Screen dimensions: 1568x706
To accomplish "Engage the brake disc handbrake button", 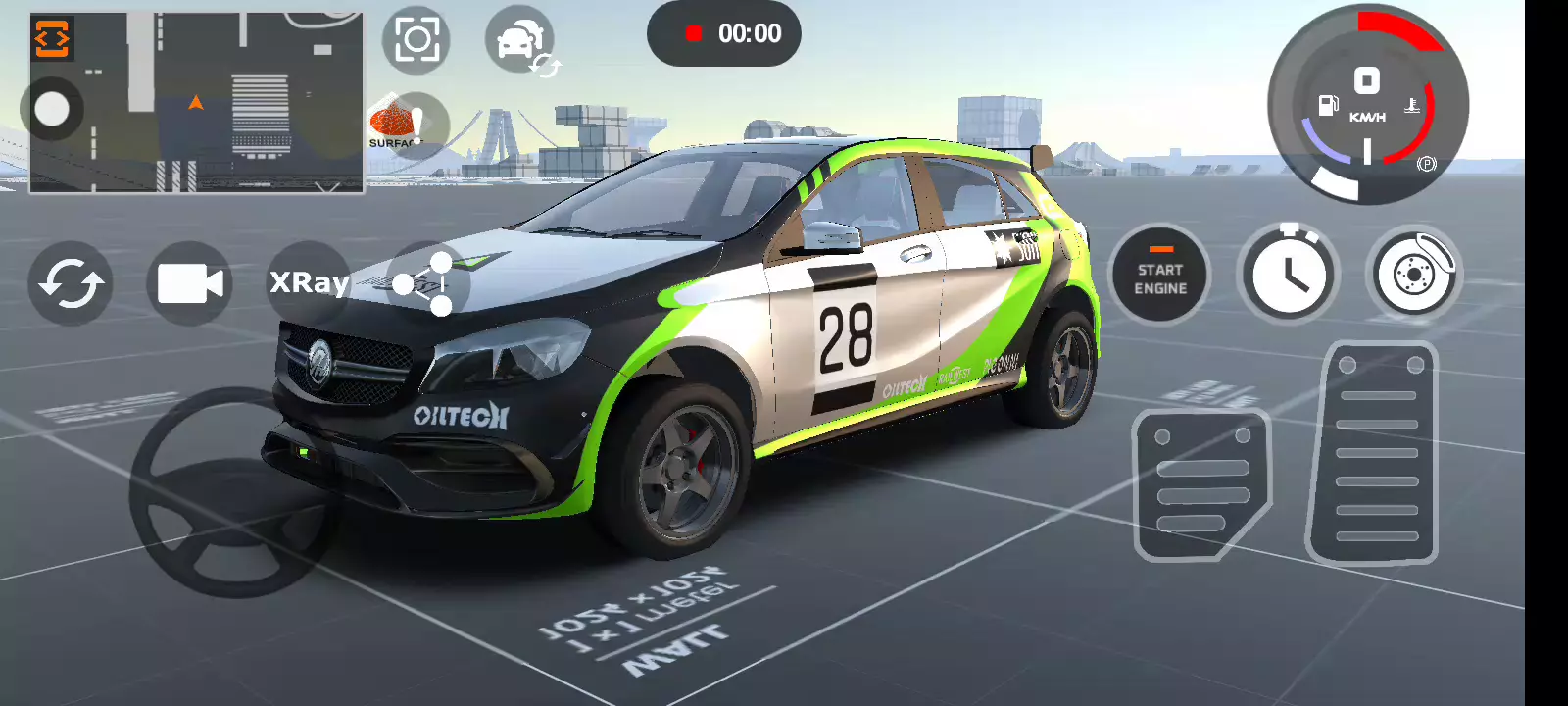I will pyautogui.click(x=1413, y=274).
